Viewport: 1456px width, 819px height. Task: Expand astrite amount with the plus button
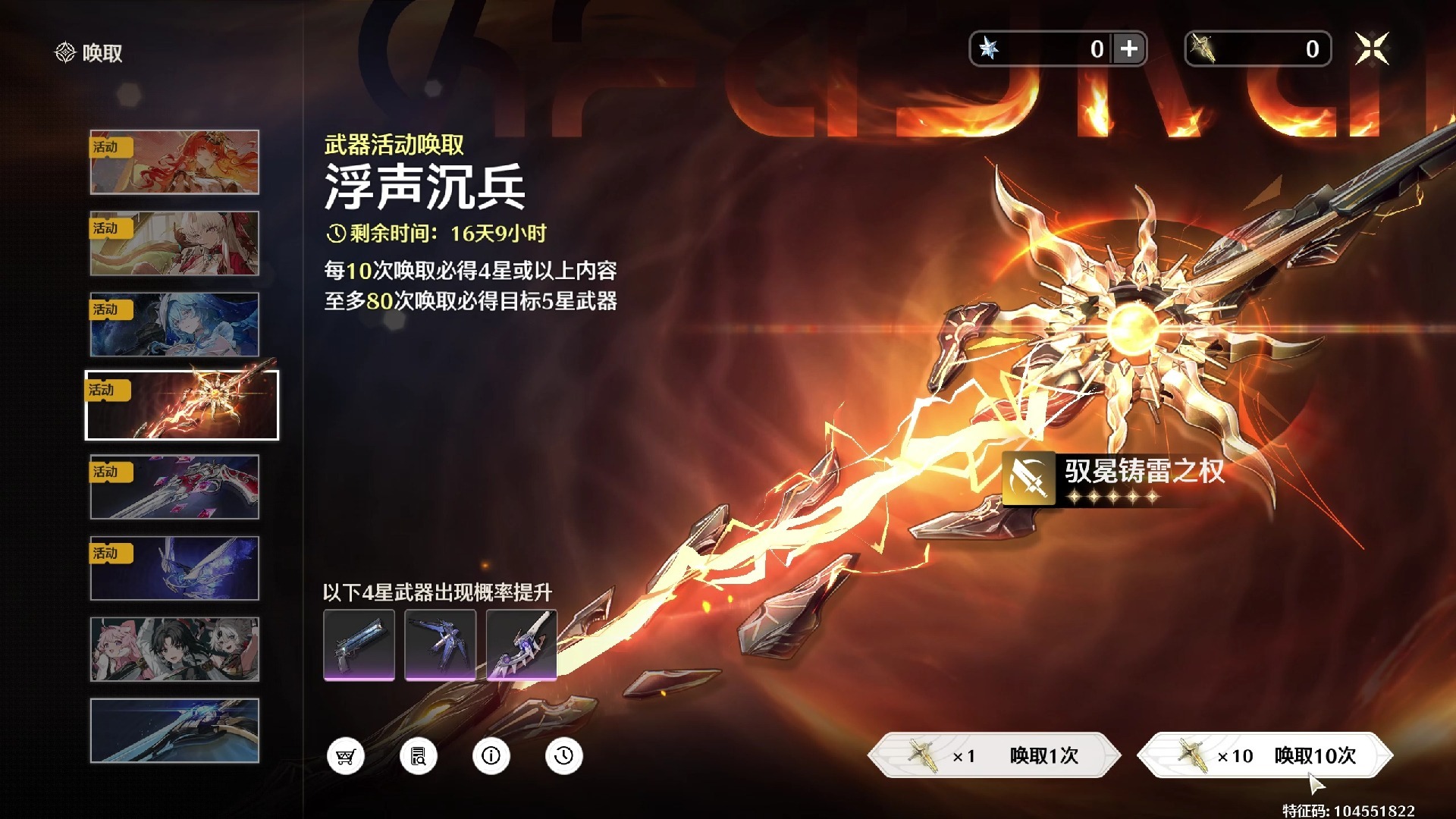[1129, 49]
